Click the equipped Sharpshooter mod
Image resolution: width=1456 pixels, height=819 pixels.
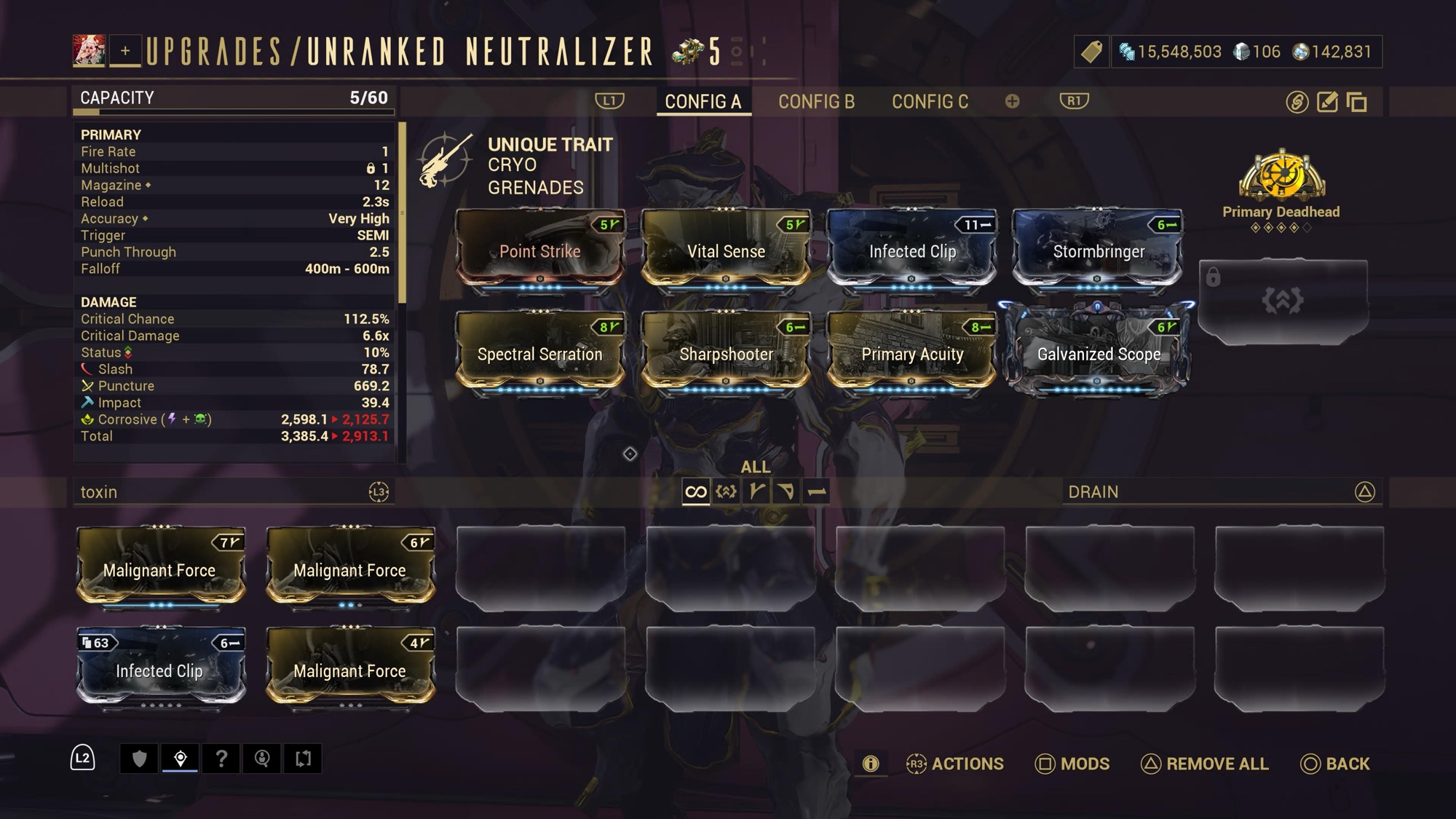[x=726, y=354]
